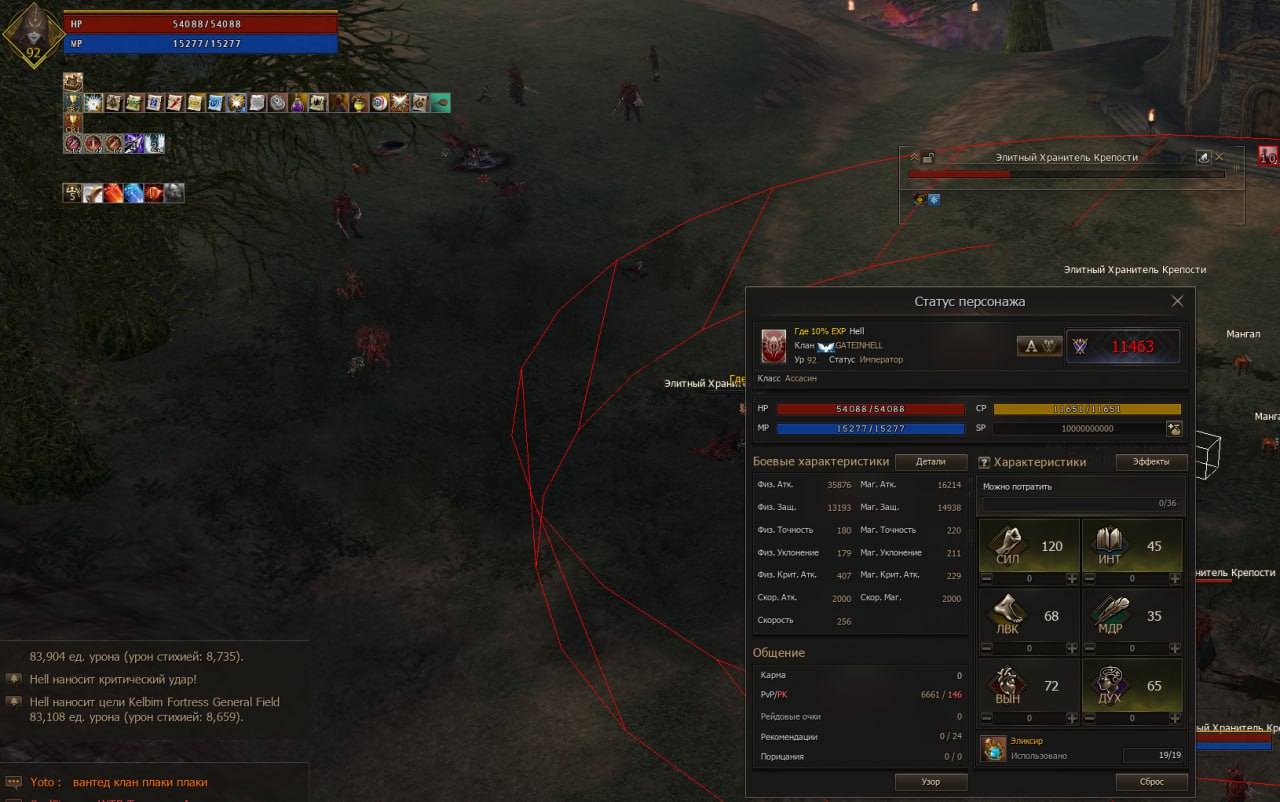Reset stat points with Сброс

[x=1151, y=782]
